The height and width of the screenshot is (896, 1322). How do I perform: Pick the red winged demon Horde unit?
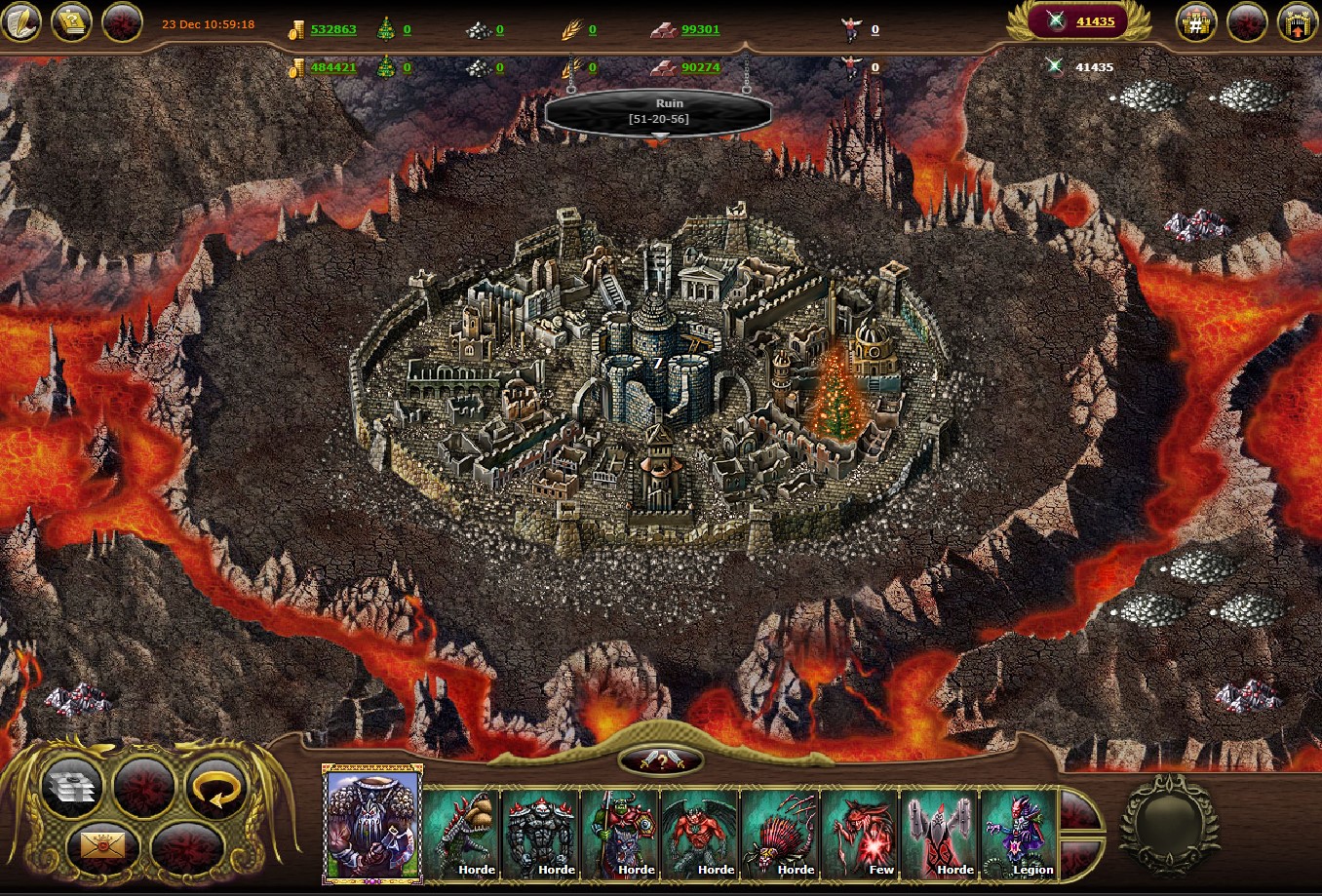point(701,833)
